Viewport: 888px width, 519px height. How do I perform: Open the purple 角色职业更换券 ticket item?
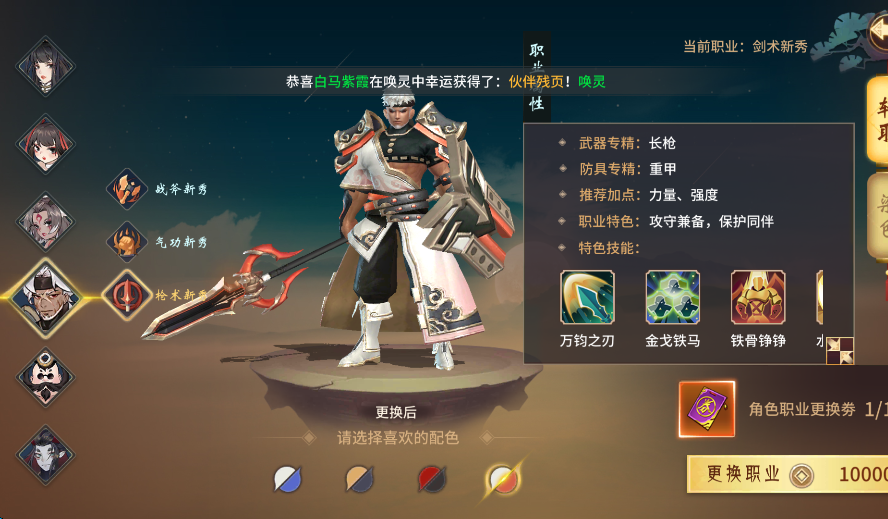coord(707,409)
